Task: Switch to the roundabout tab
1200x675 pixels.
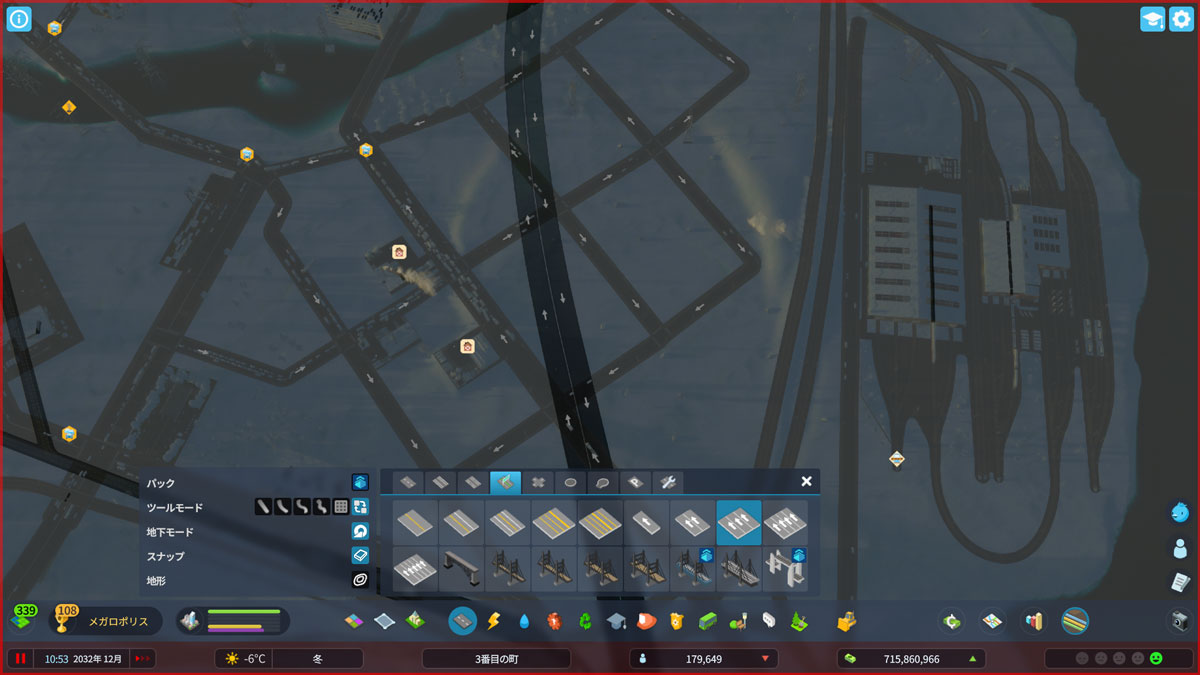Action: coord(570,482)
